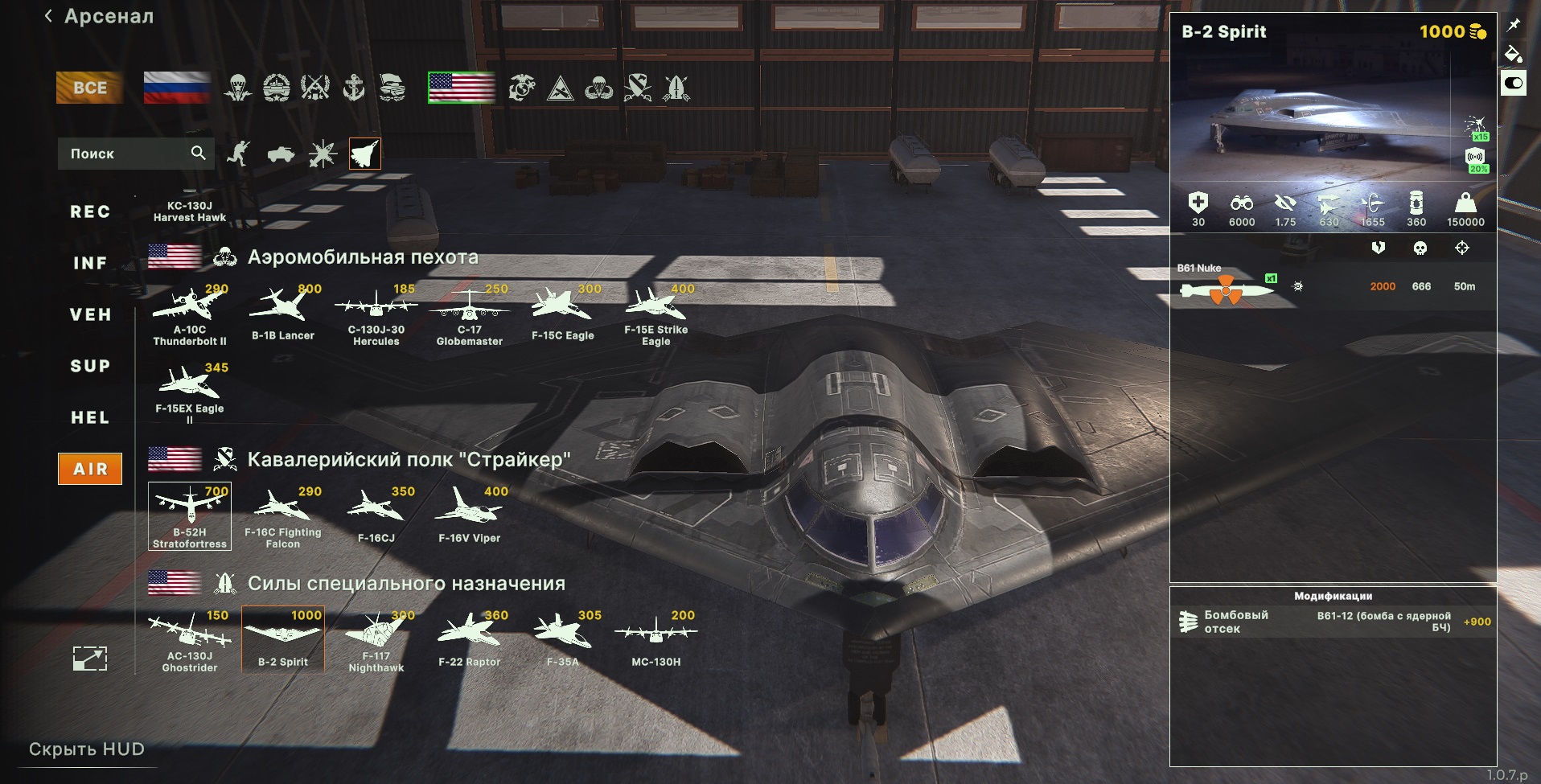
Task: Switch to the REC category
Action: [90, 212]
